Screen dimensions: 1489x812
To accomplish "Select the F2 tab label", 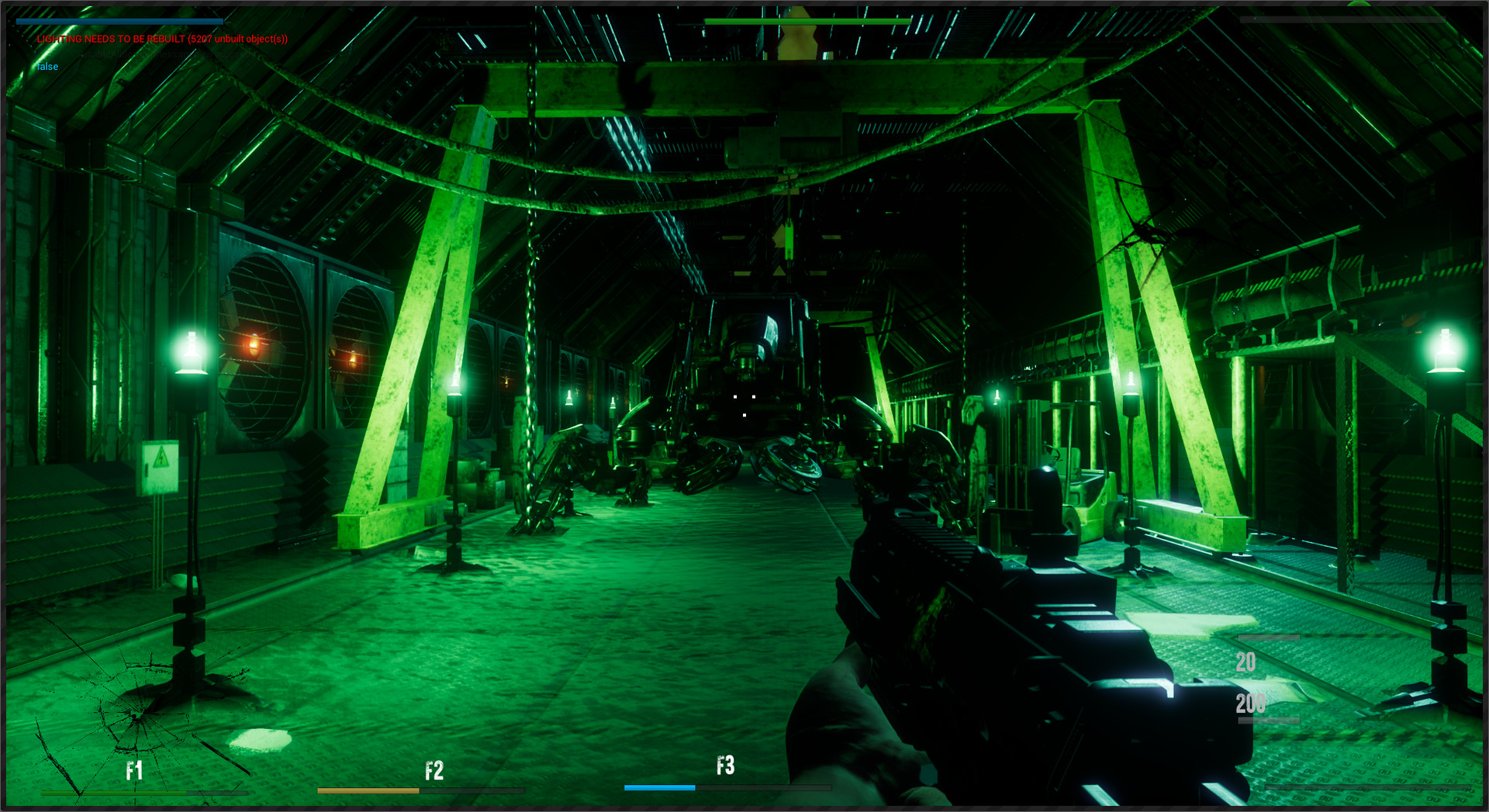I will 434,770.
